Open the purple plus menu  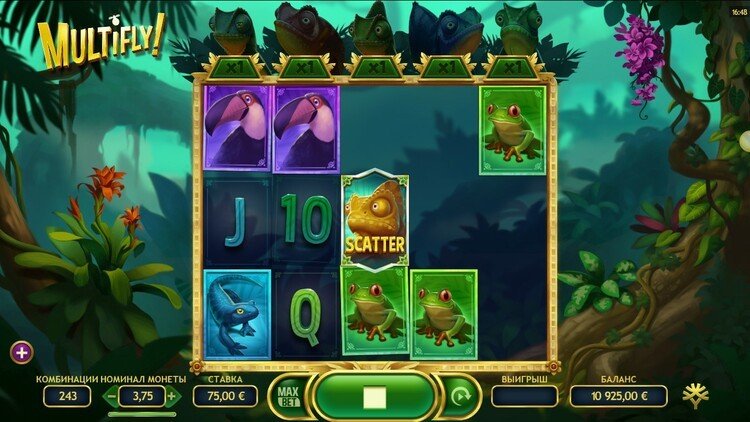[x=21, y=351]
